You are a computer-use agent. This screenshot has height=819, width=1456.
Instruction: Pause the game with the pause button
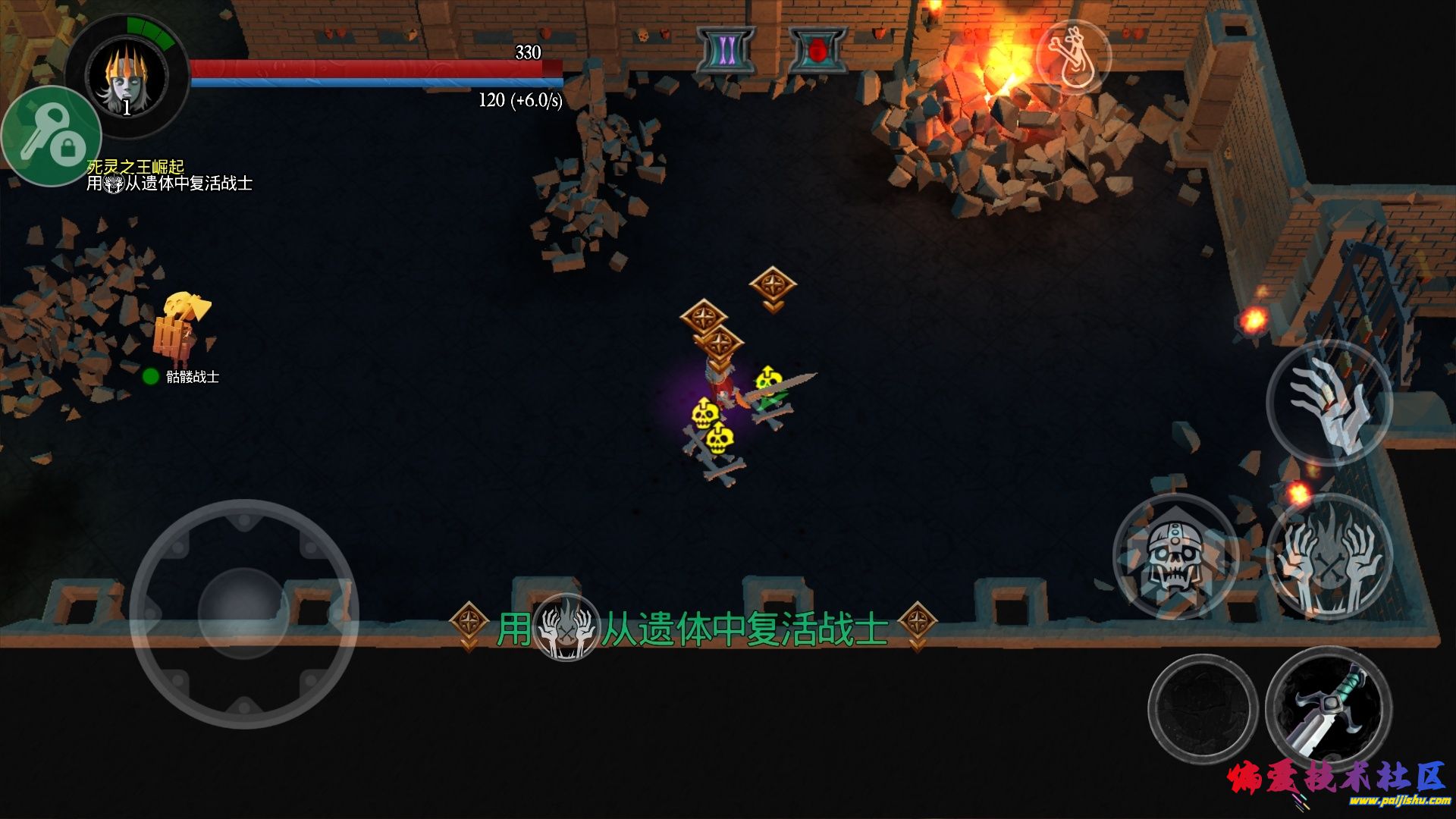(x=726, y=50)
